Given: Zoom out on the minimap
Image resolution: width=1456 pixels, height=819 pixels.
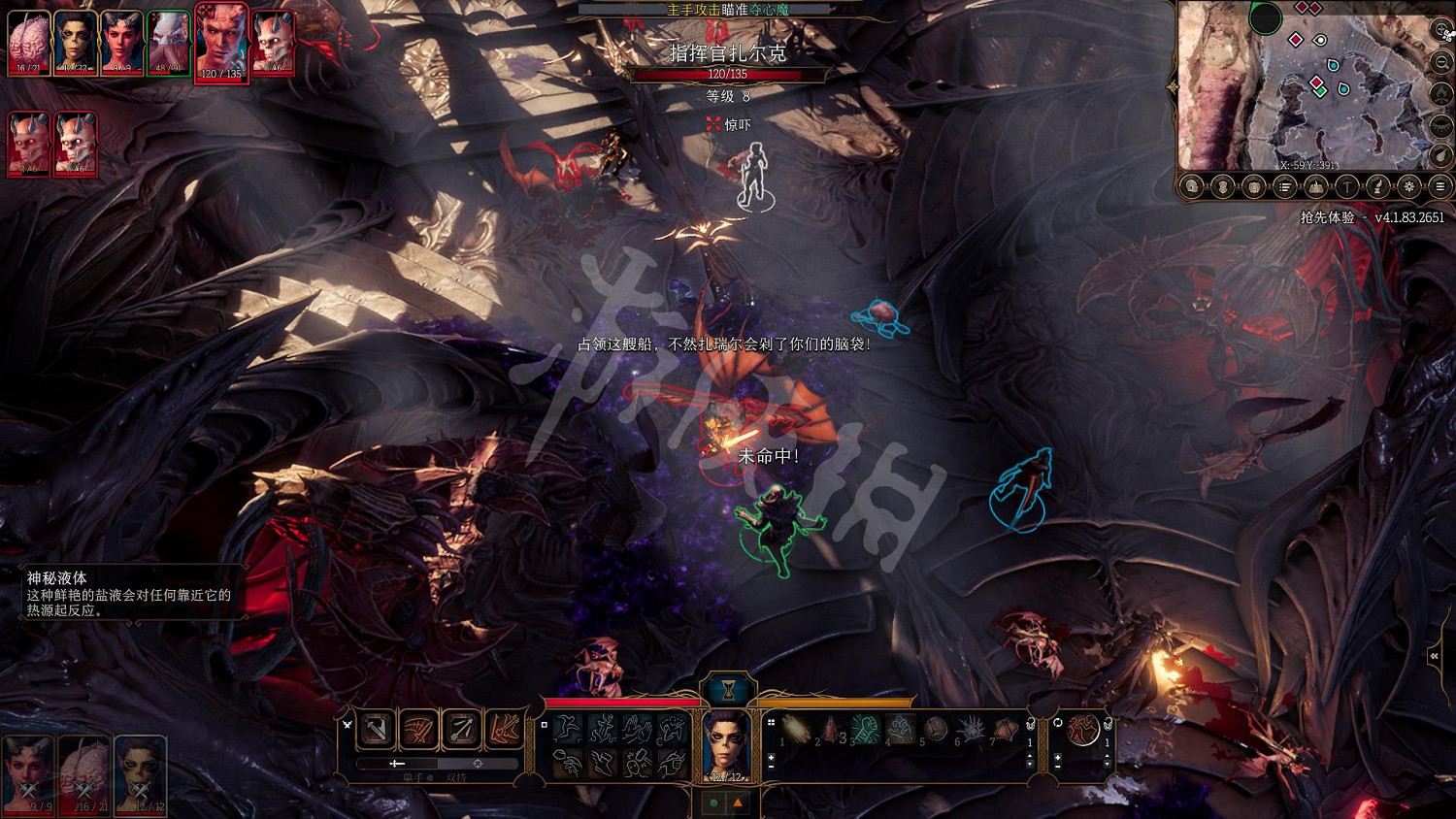Looking at the screenshot, I should (1442, 62).
